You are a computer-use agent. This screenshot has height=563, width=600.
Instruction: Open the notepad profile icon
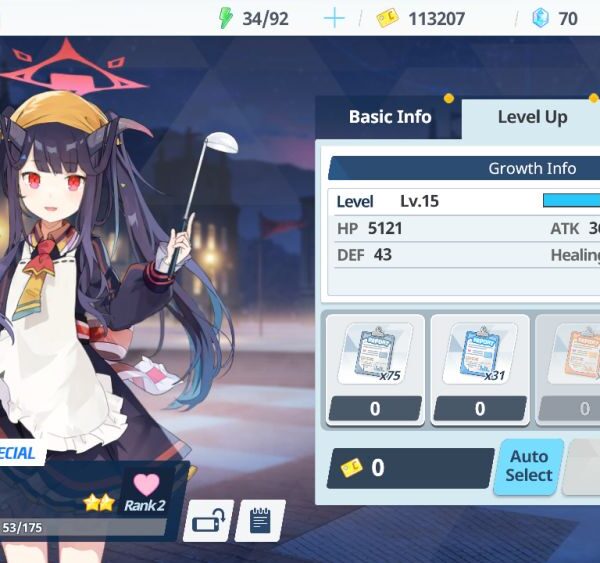click(260, 521)
